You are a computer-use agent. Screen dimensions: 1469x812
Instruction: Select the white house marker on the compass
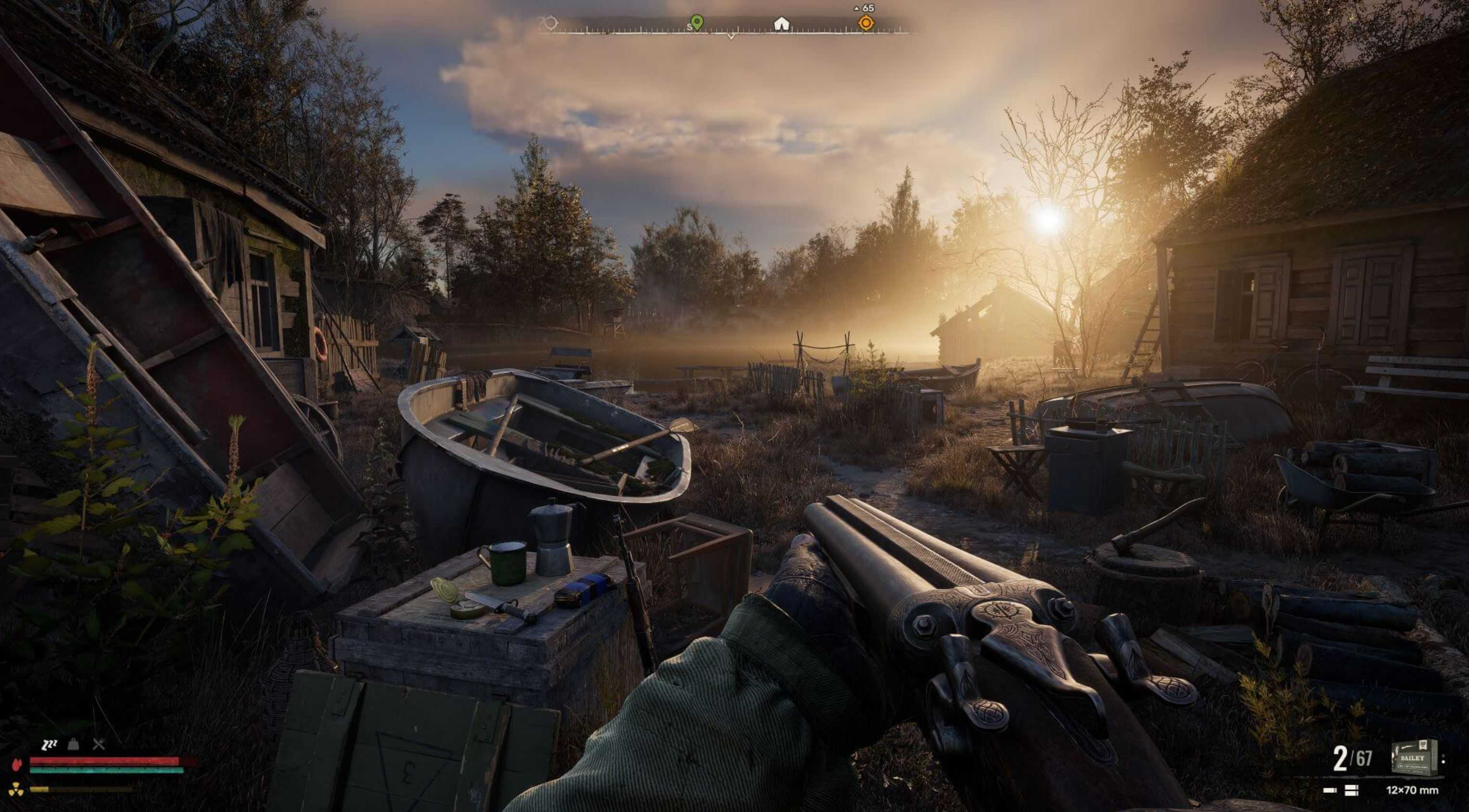point(781,24)
